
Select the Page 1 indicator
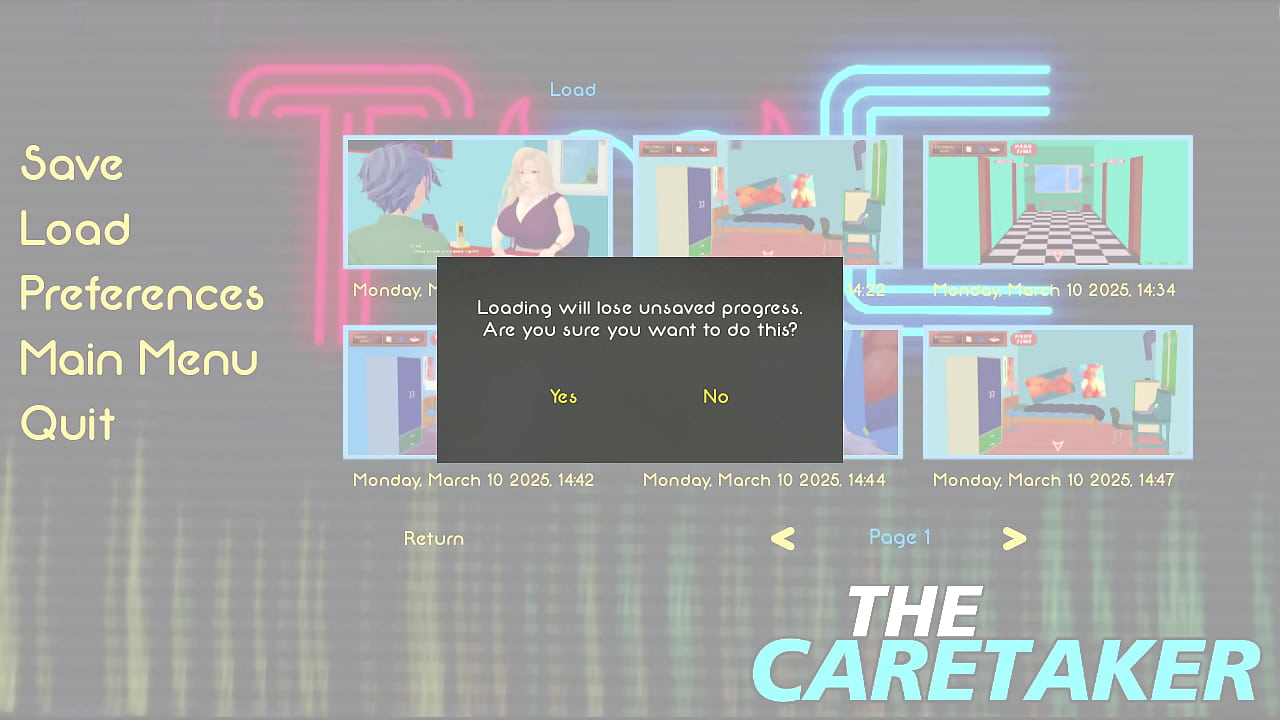click(x=899, y=537)
